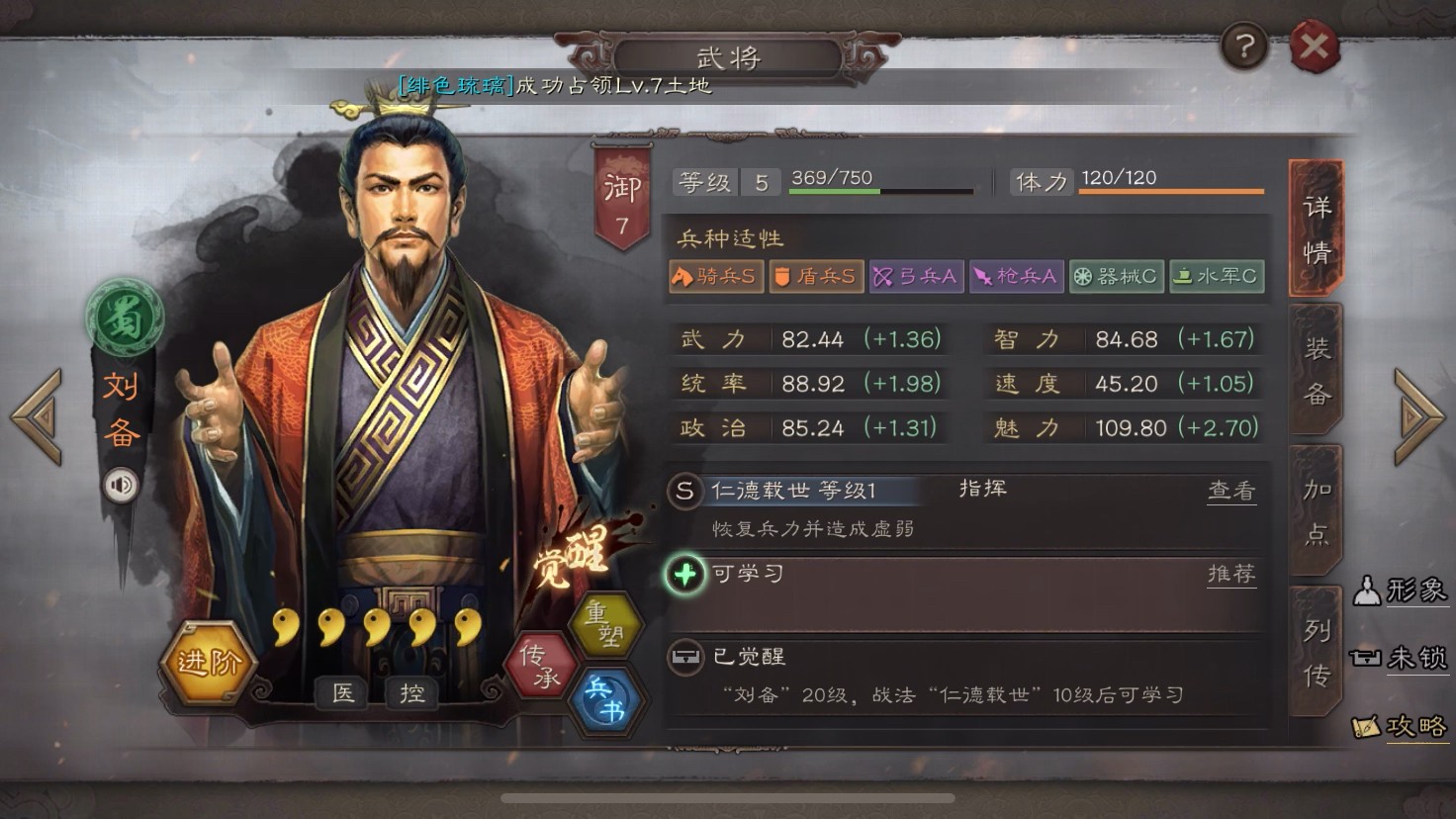This screenshot has height=819, width=1456.
Task: Click the question mark help icon
Action: [1244, 45]
